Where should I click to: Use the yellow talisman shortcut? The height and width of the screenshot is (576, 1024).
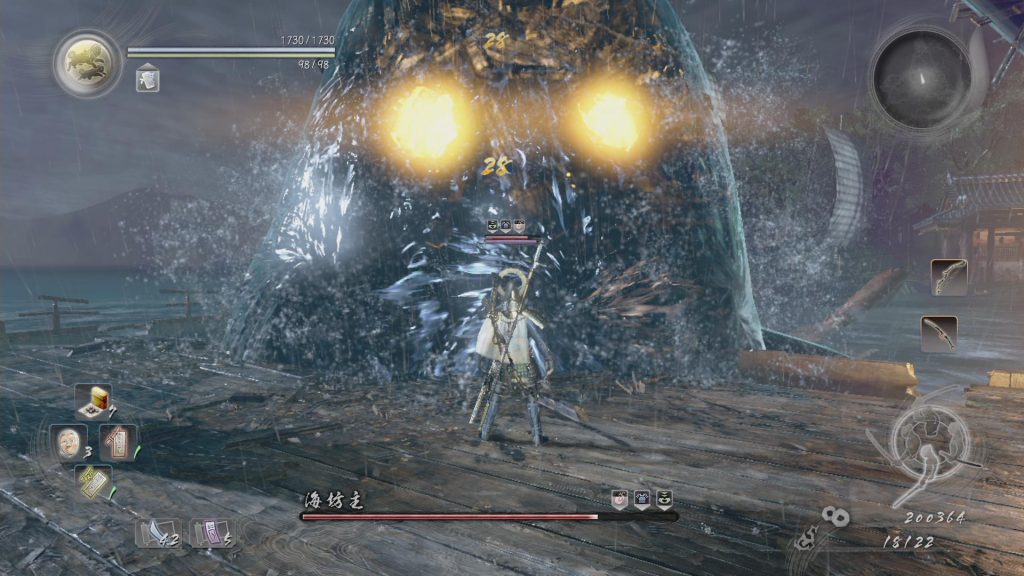[93, 483]
